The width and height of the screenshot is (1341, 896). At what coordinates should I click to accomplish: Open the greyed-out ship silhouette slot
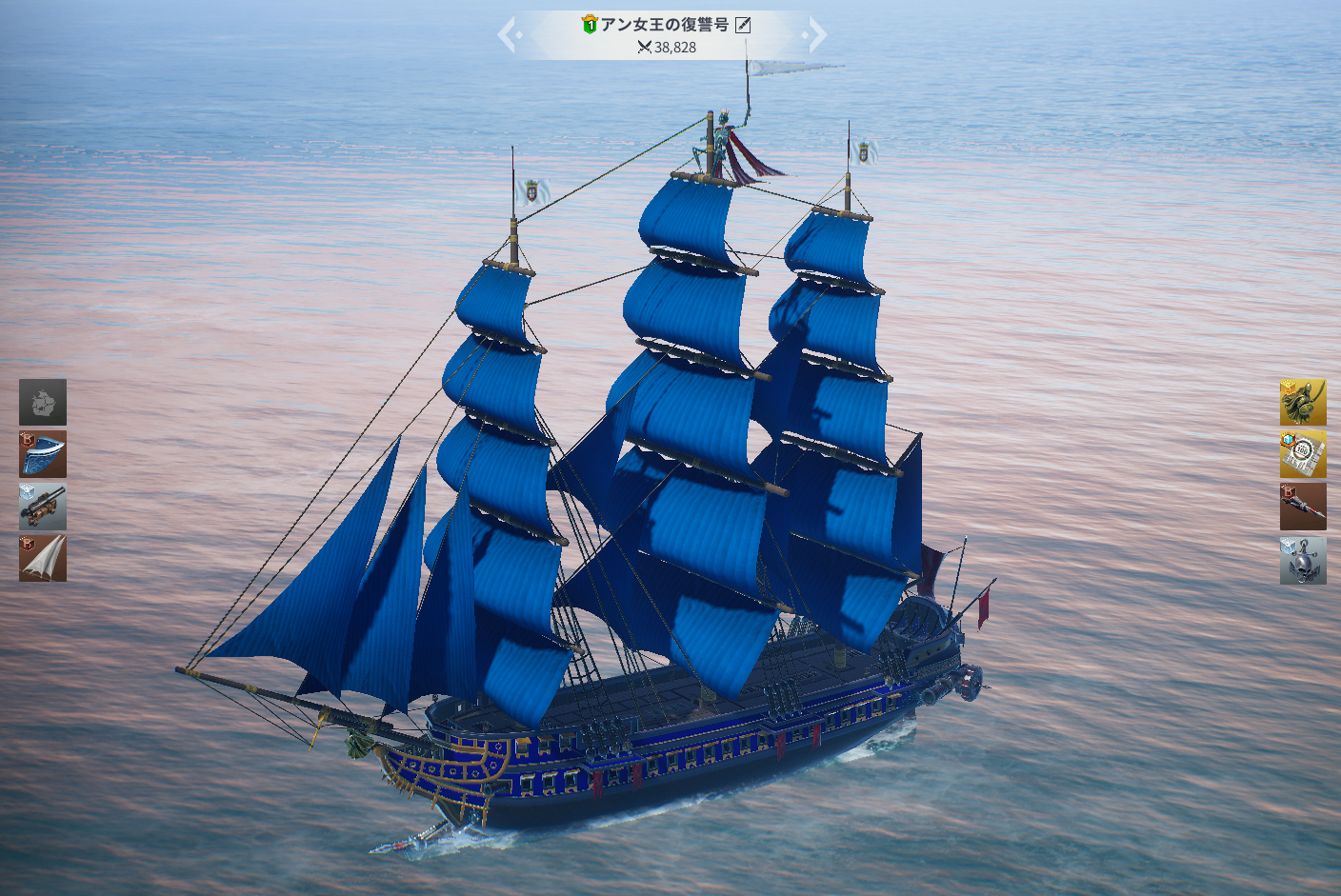click(43, 402)
